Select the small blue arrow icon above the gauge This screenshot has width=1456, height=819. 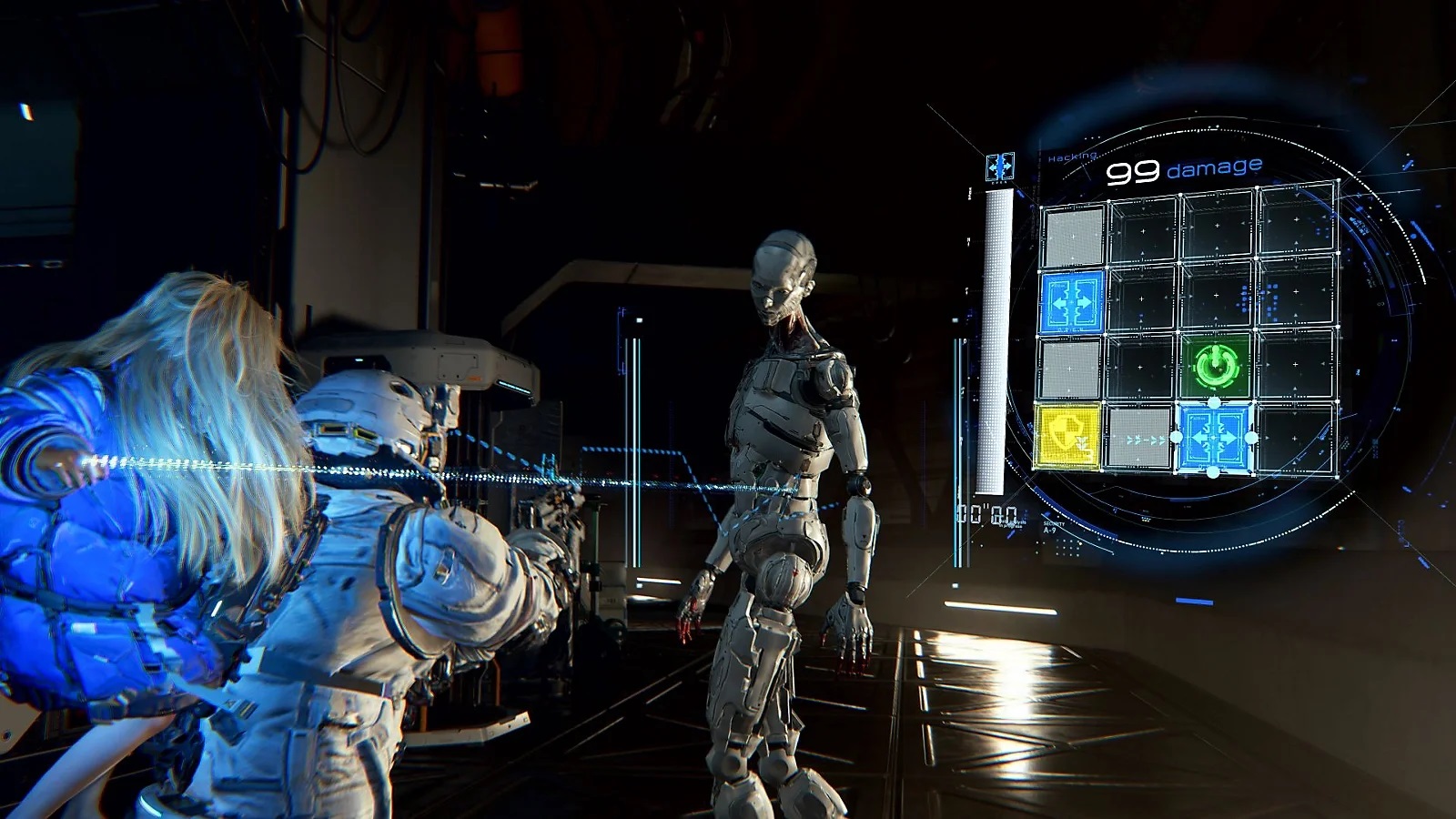coord(999,167)
